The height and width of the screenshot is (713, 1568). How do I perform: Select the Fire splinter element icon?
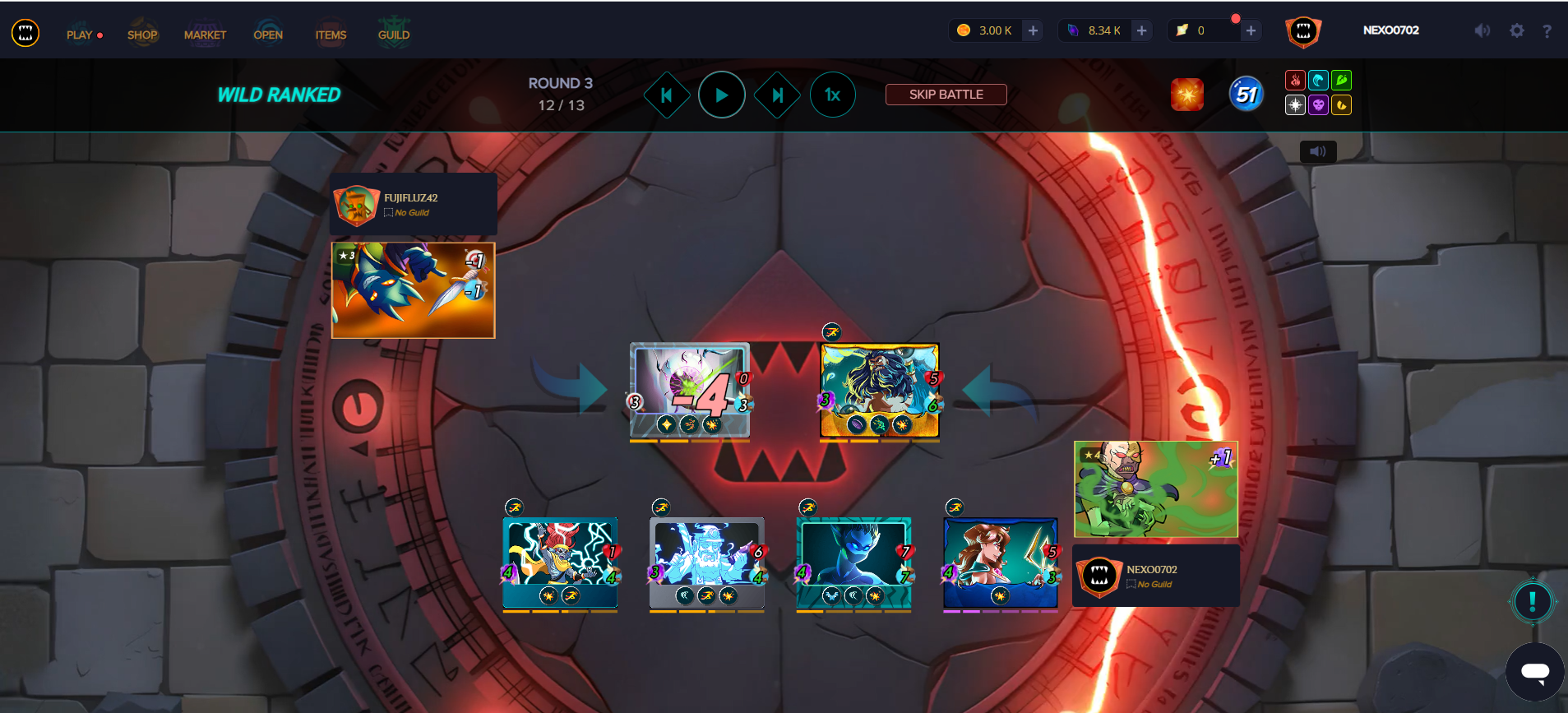coord(1295,80)
